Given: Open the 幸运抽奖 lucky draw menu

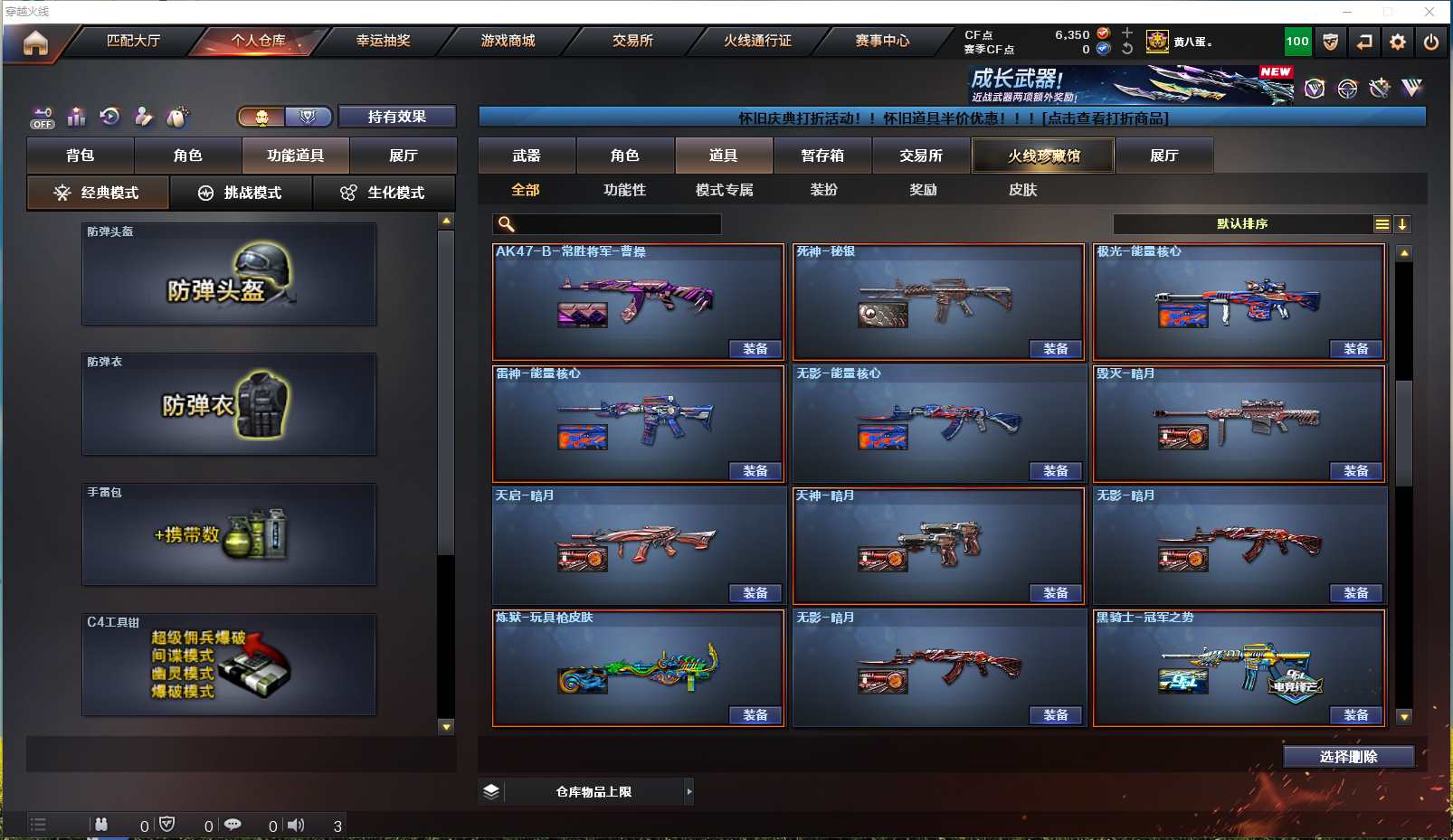Looking at the screenshot, I should [x=383, y=41].
